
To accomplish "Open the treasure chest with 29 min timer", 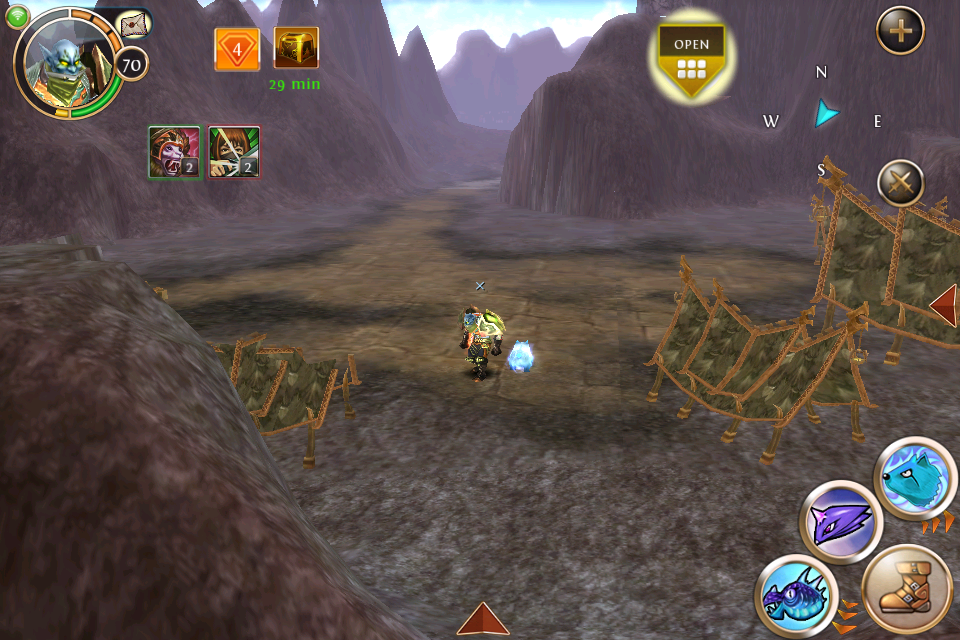I will click(x=296, y=49).
